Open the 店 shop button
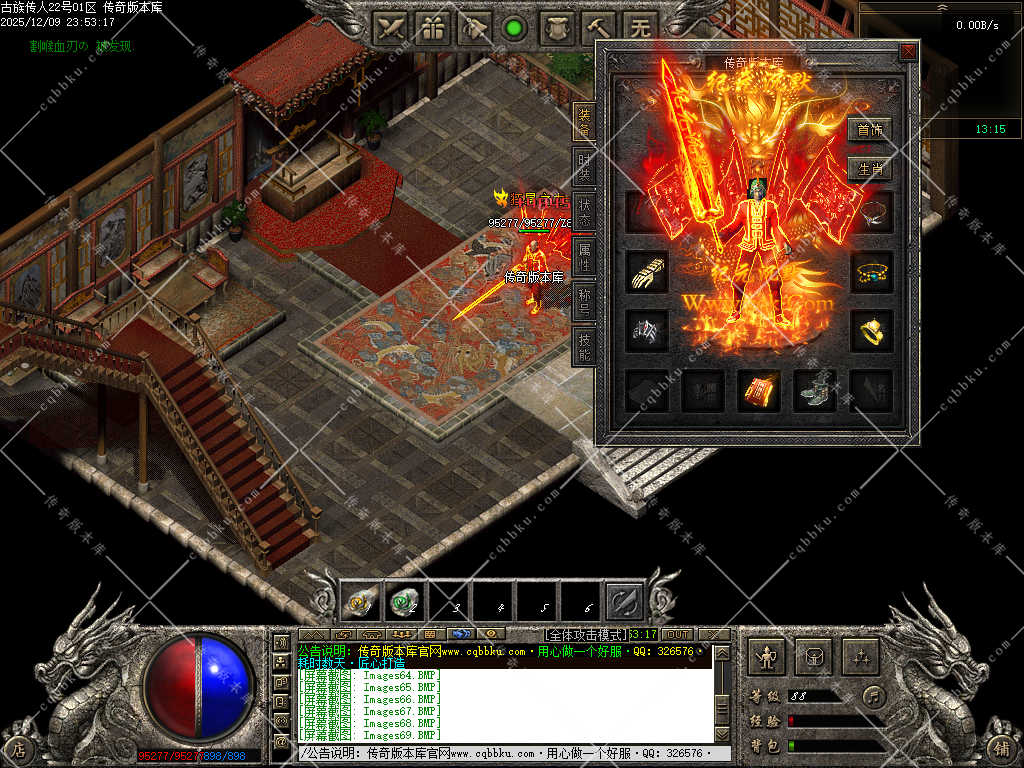Screen dimensions: 1024x768 click(x=19, y=746)
